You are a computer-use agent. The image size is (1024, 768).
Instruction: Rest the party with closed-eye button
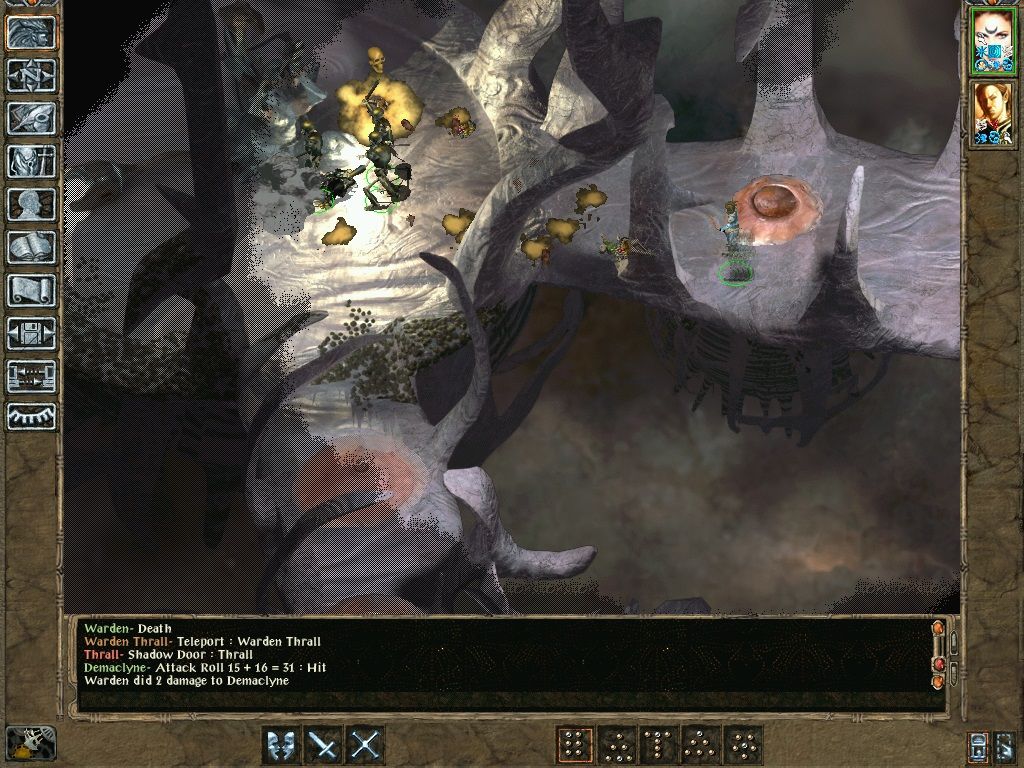pyautogui.click(x=31, y=417)
